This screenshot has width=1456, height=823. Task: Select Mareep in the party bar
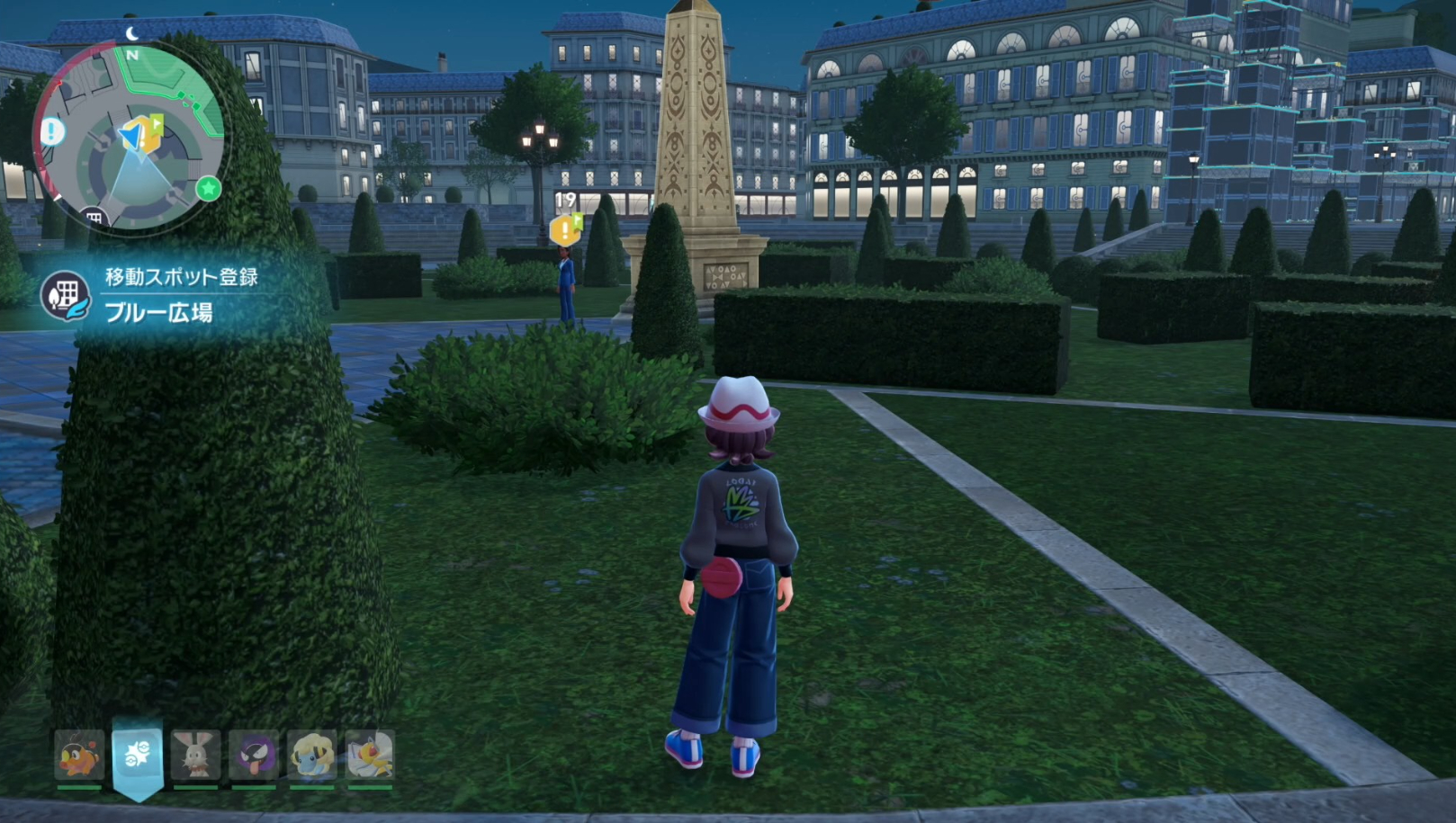point(311,754)
